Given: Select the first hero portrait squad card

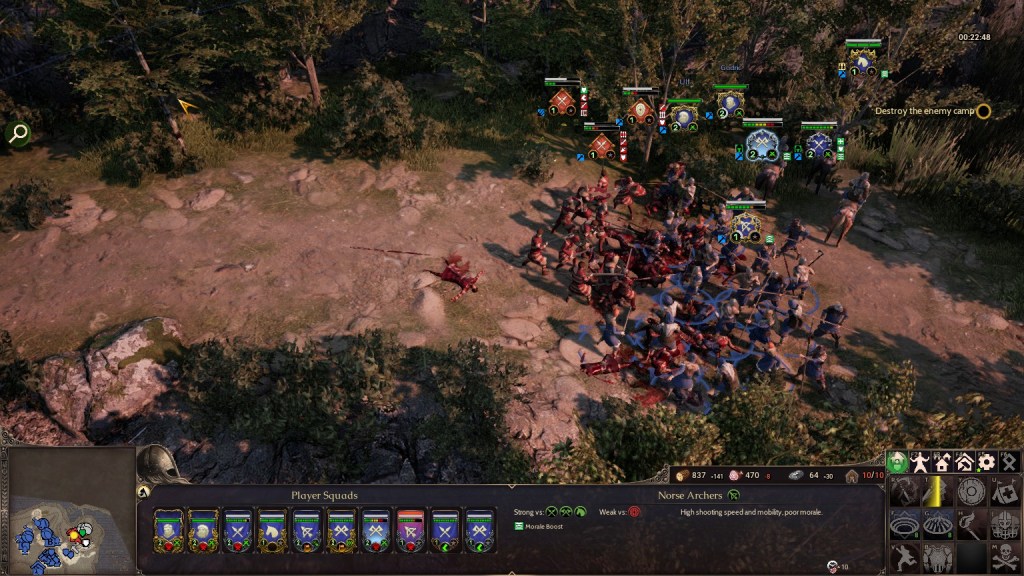Looking at the screenshot, I should 168,530.
